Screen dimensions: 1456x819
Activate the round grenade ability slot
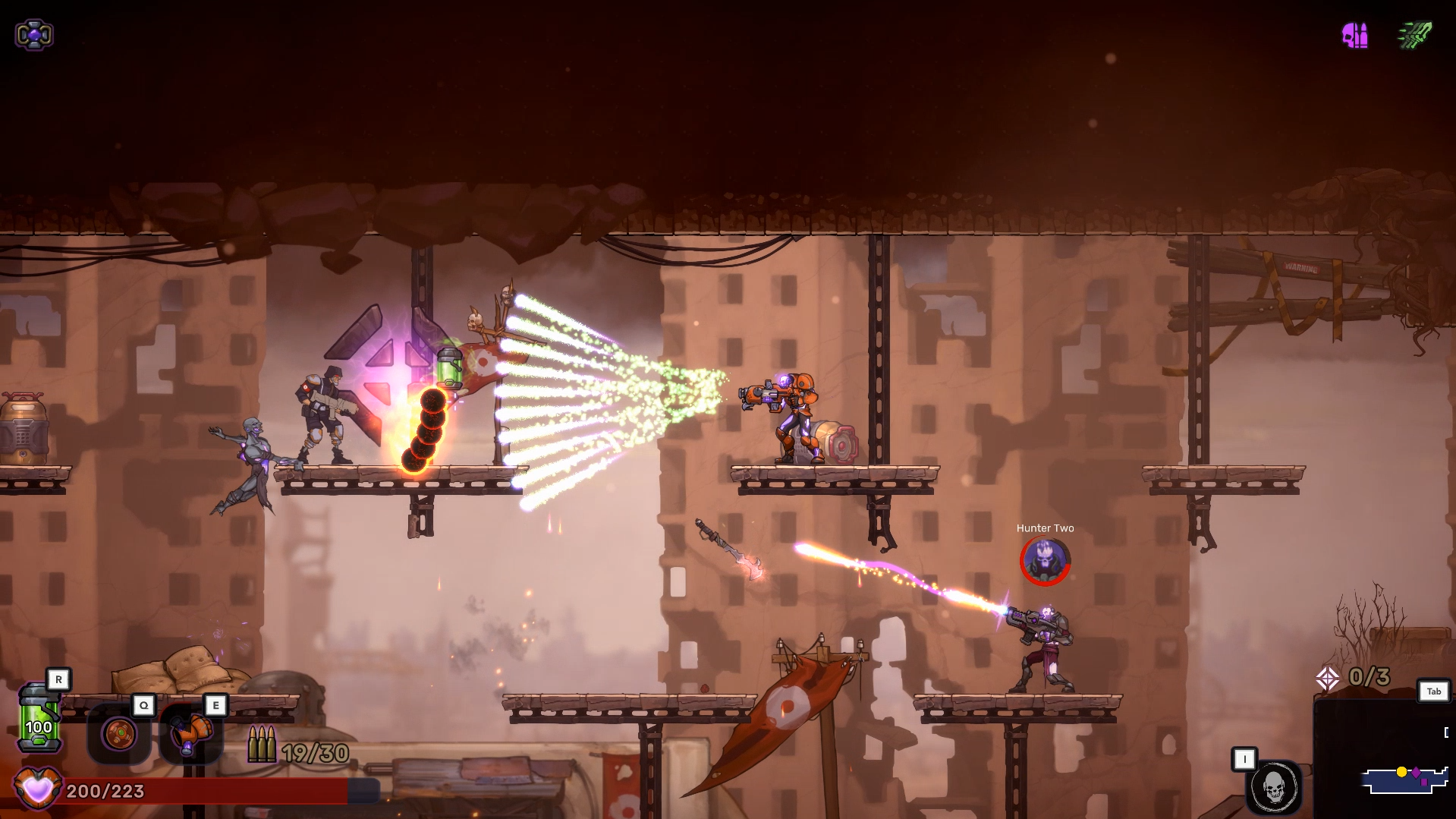pos(119,734)
